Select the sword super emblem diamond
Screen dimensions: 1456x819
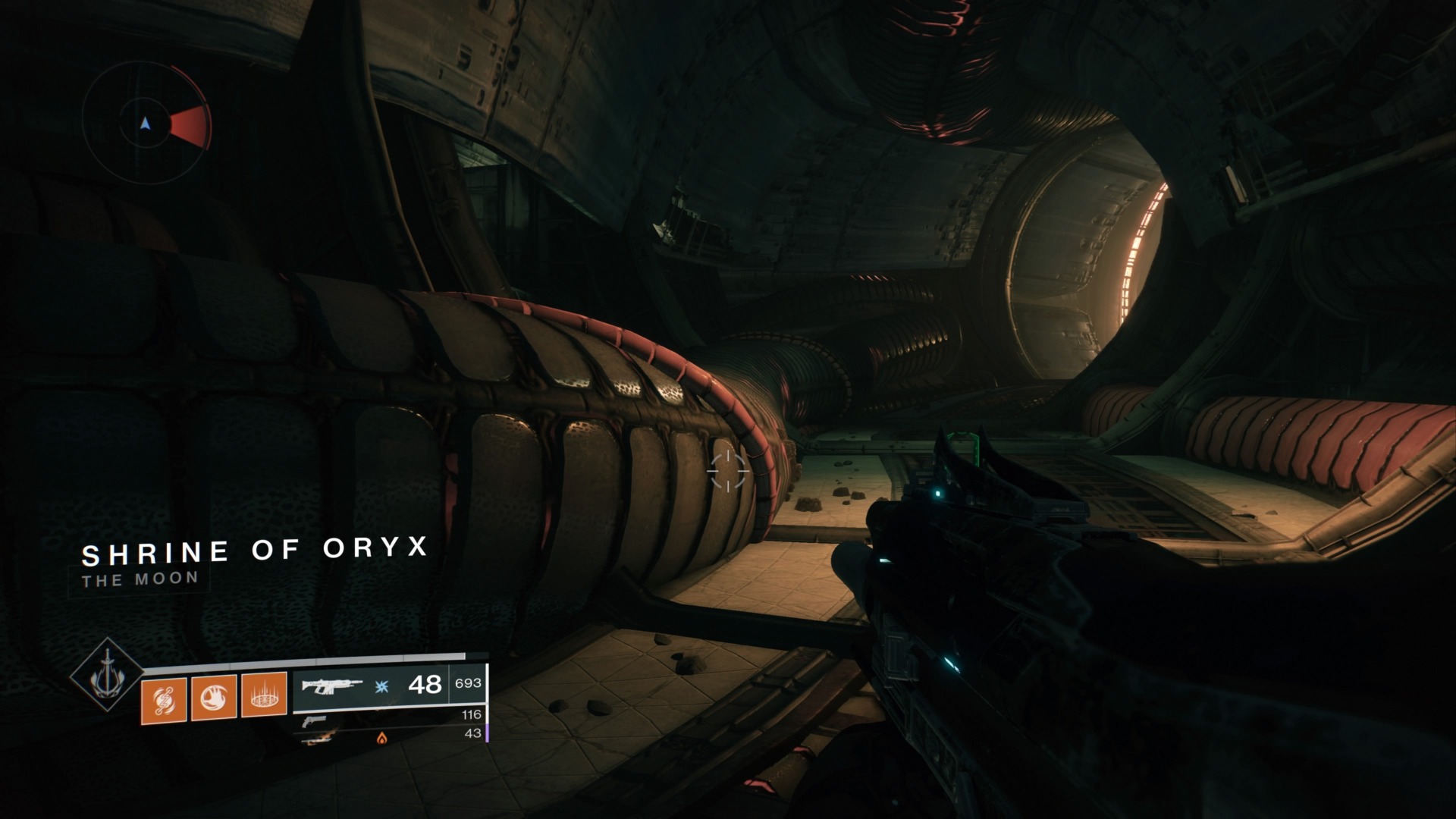107,674
